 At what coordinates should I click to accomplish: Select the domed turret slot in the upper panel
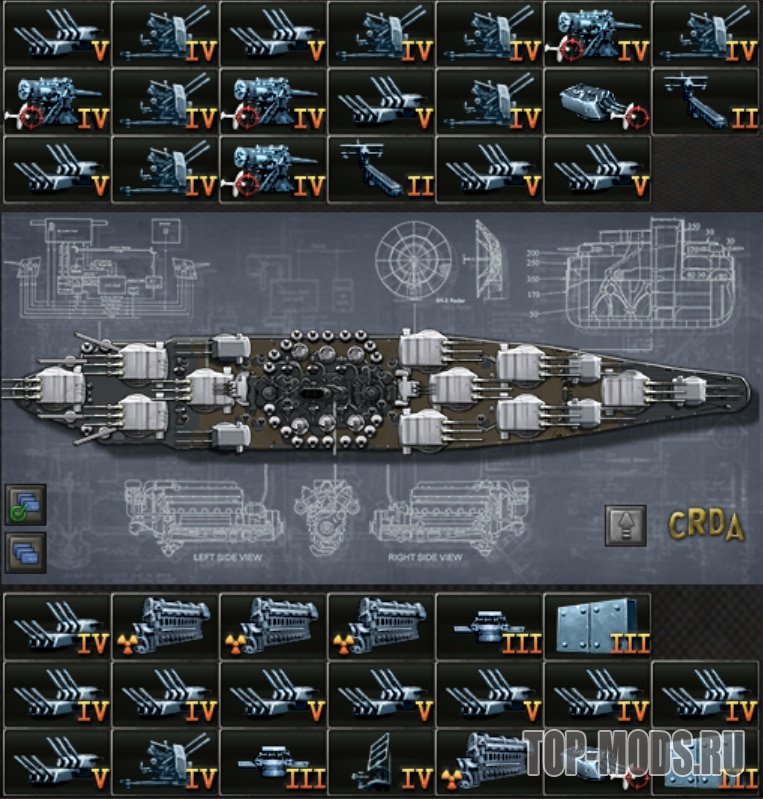(596, 101)
